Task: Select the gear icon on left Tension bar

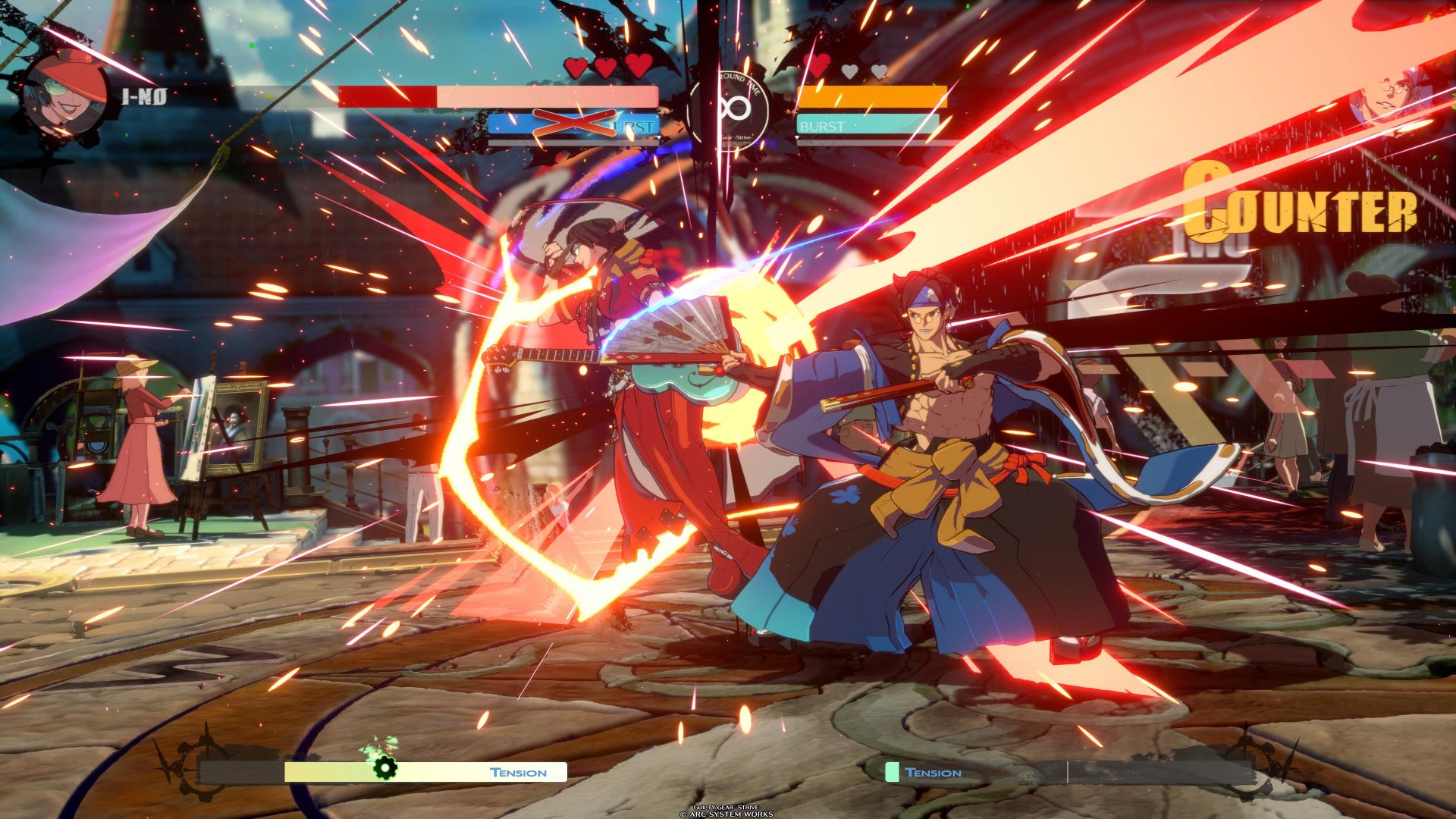Action: point(385,767)
